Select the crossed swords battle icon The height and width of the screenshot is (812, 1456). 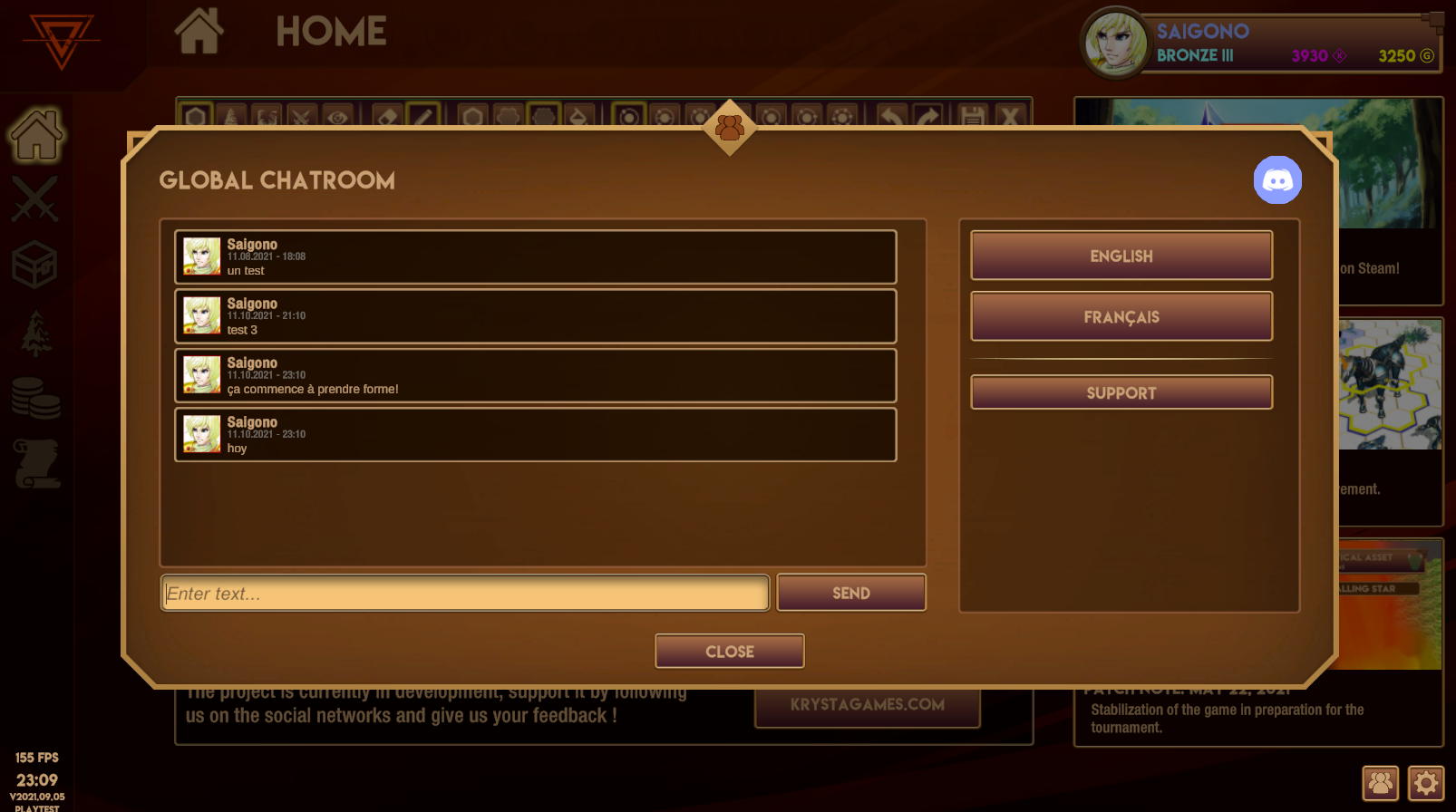(34, 198)
